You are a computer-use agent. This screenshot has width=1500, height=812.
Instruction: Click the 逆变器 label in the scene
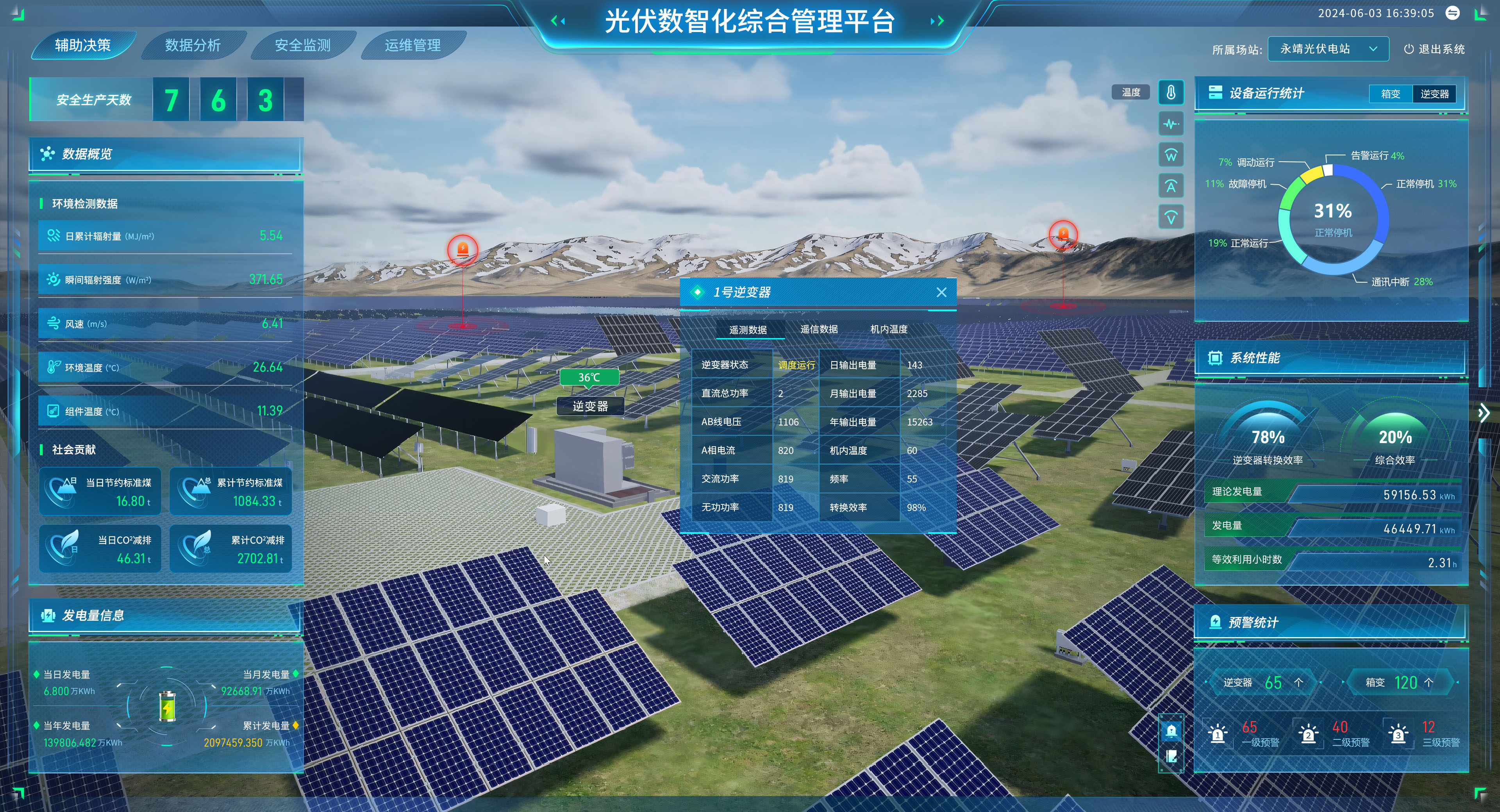[x=590, y=406]
